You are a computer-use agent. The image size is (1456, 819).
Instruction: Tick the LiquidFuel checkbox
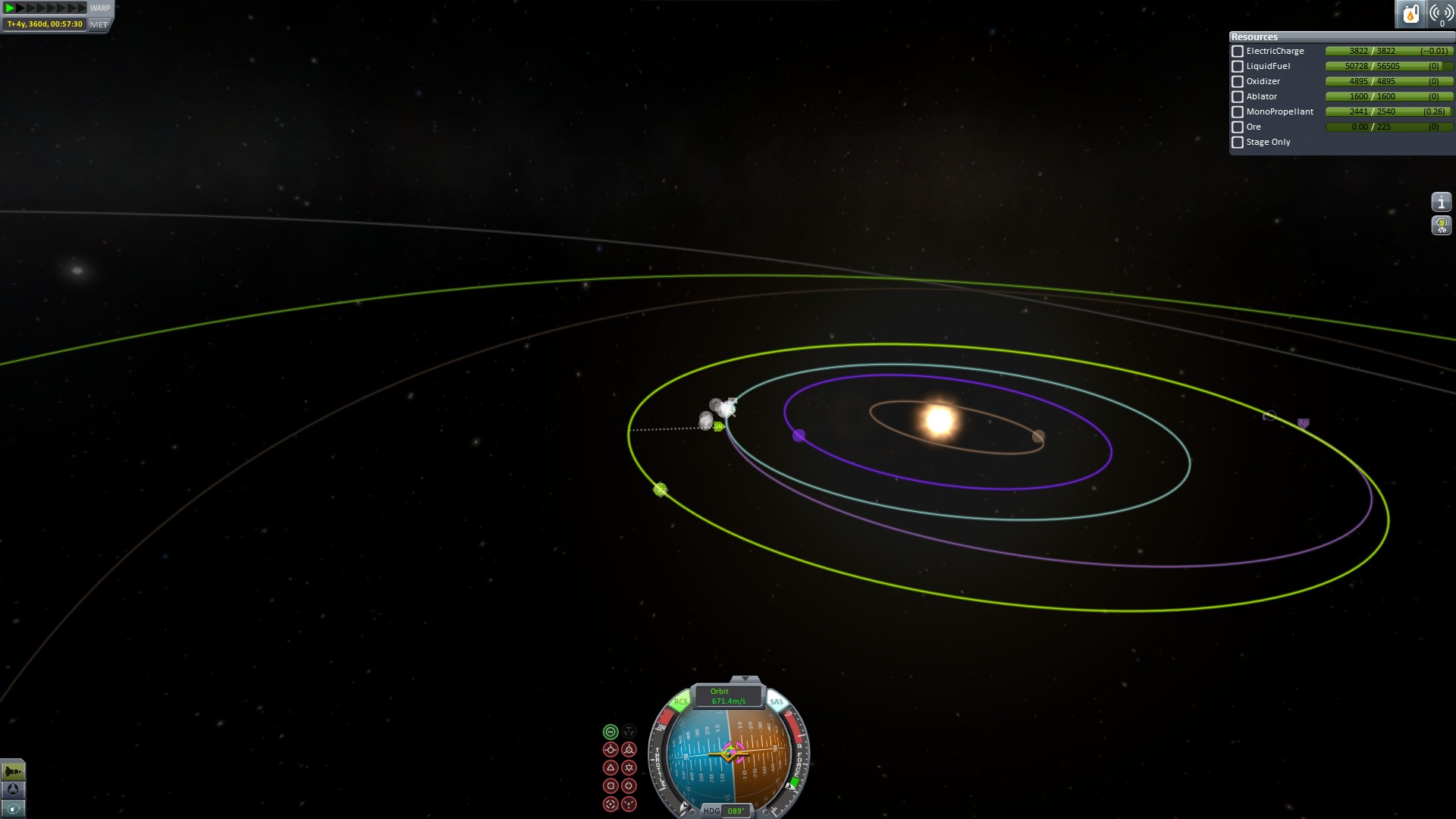point(1238,67)
